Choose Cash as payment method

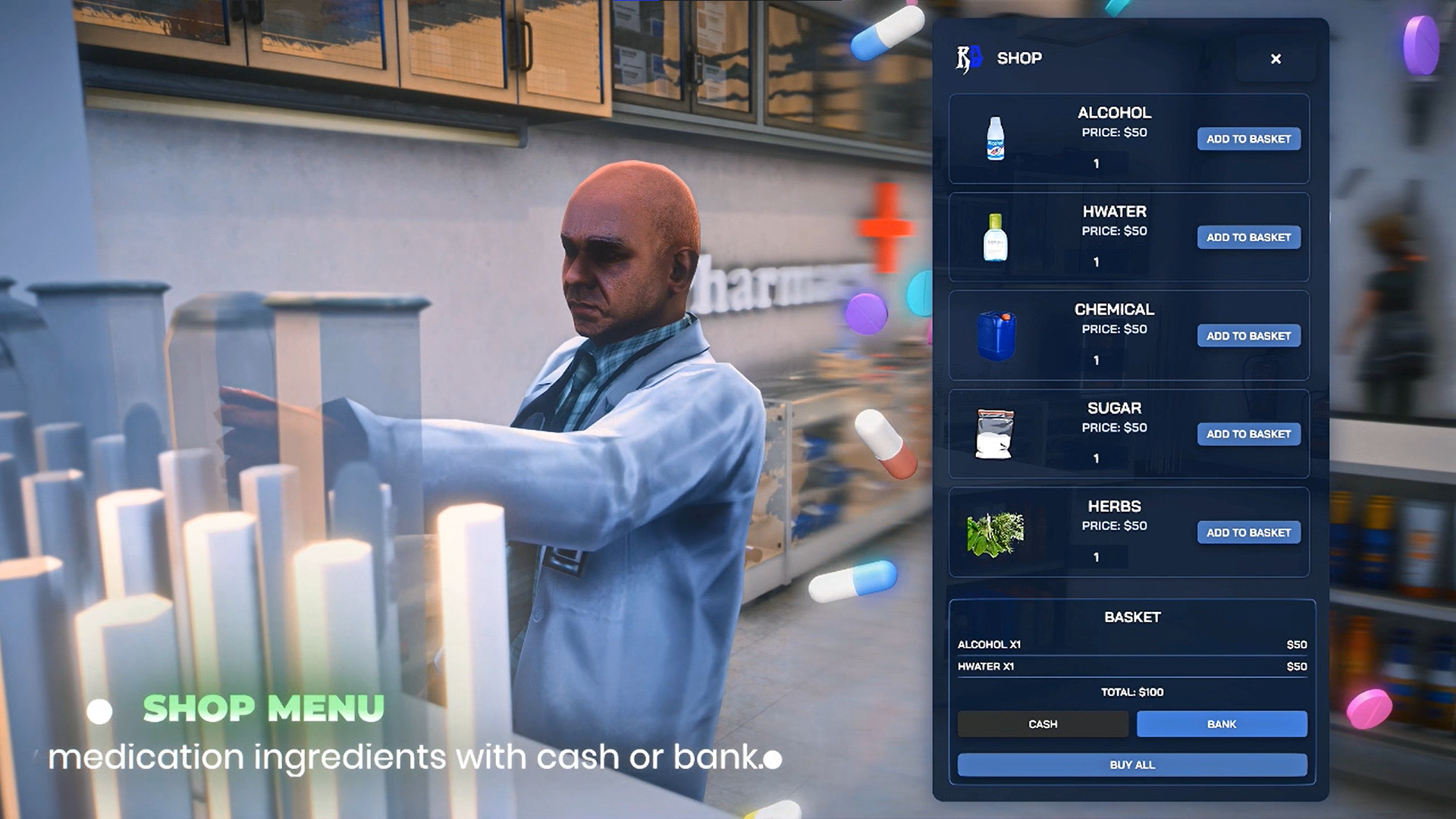click(1043, 724)
